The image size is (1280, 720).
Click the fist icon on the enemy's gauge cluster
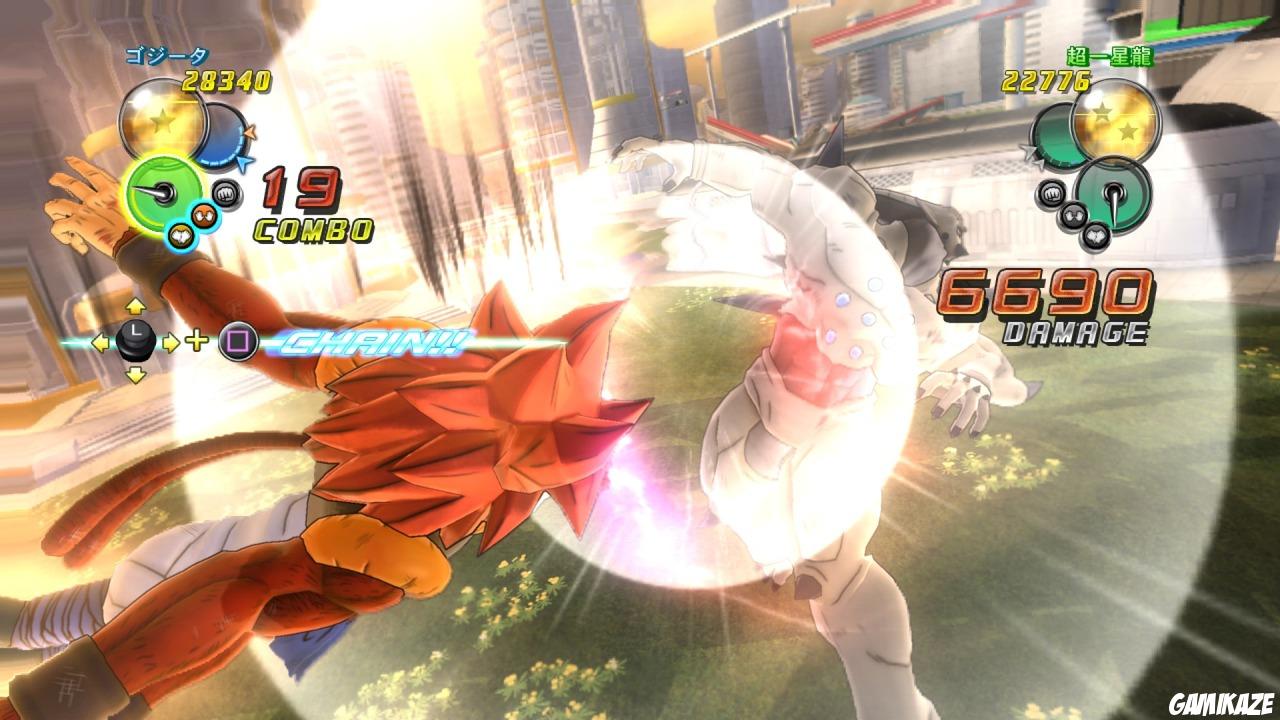pyautogui.click(x=1051, y=193)
